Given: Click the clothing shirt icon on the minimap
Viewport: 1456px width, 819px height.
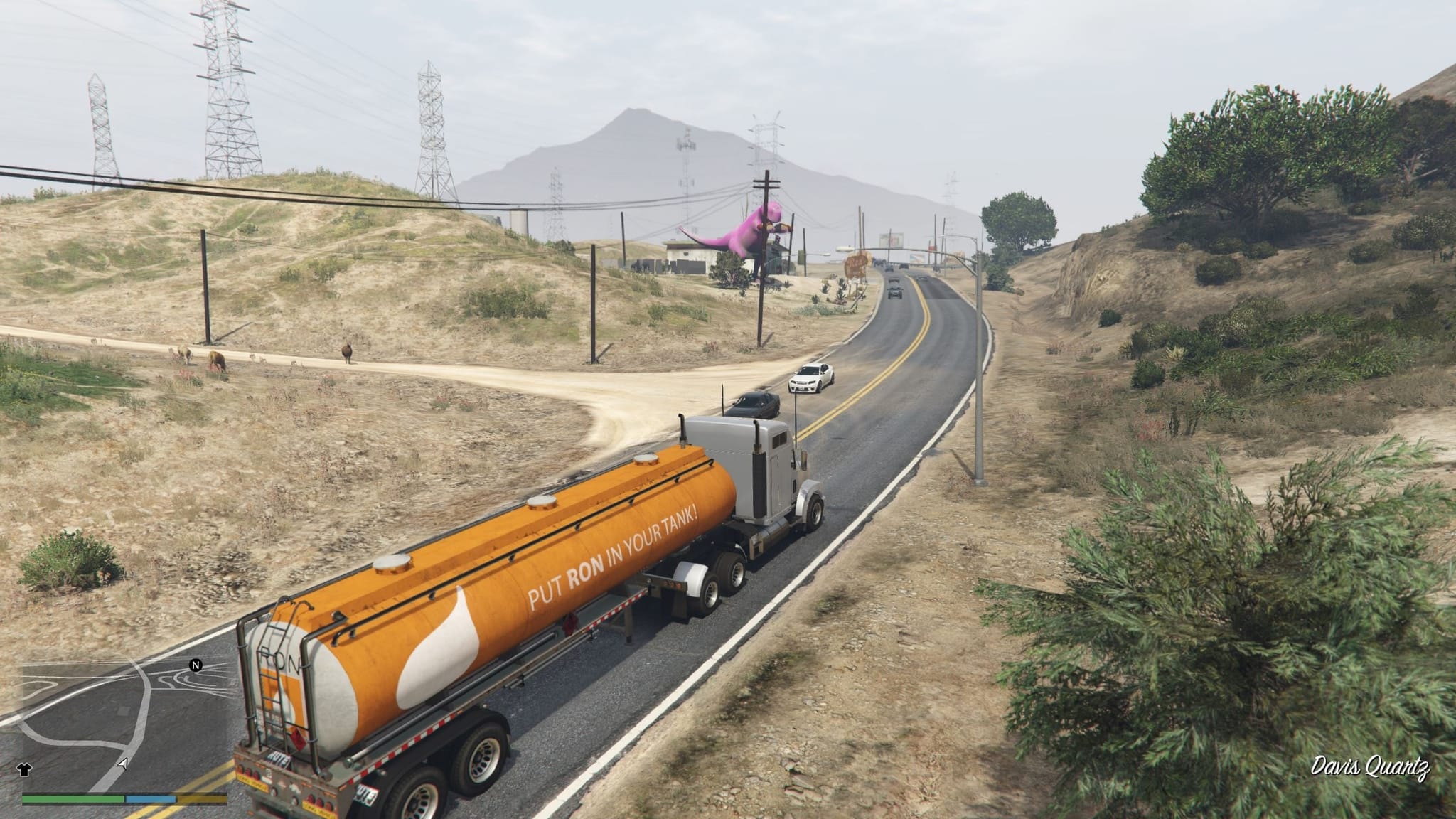Looking at the screenshot, I should (x=23, y=768).
